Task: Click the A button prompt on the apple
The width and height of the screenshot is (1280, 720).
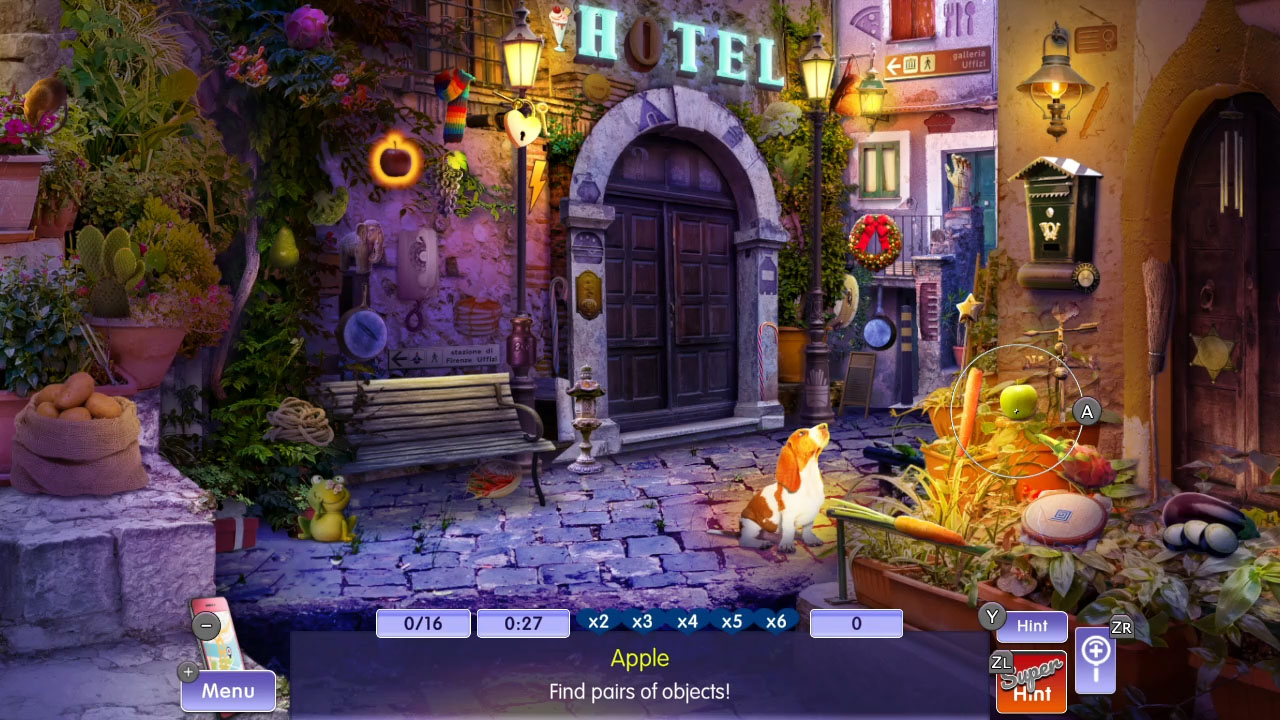Action: coord(1086,410)
